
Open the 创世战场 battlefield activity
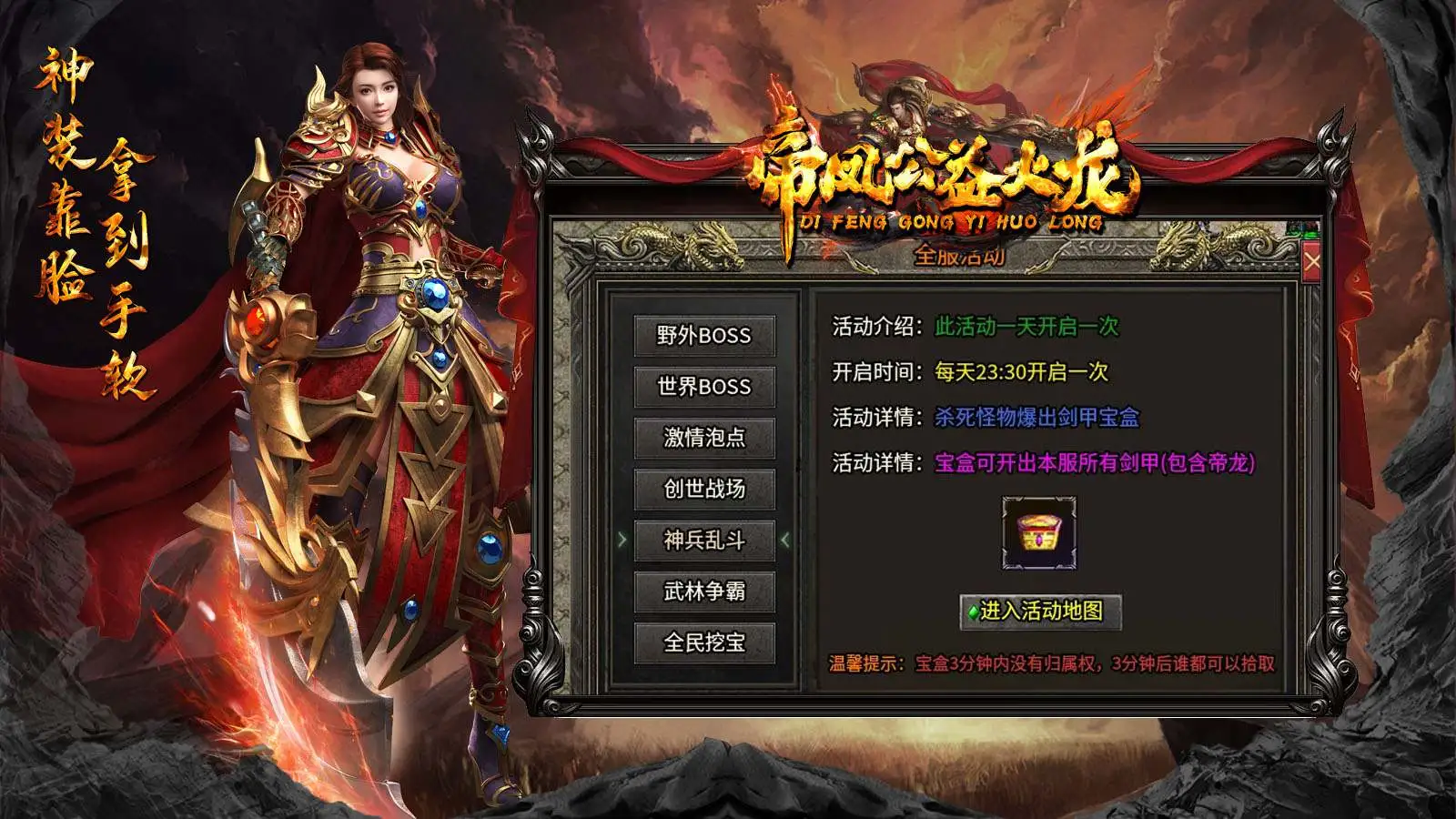(705, 489)
